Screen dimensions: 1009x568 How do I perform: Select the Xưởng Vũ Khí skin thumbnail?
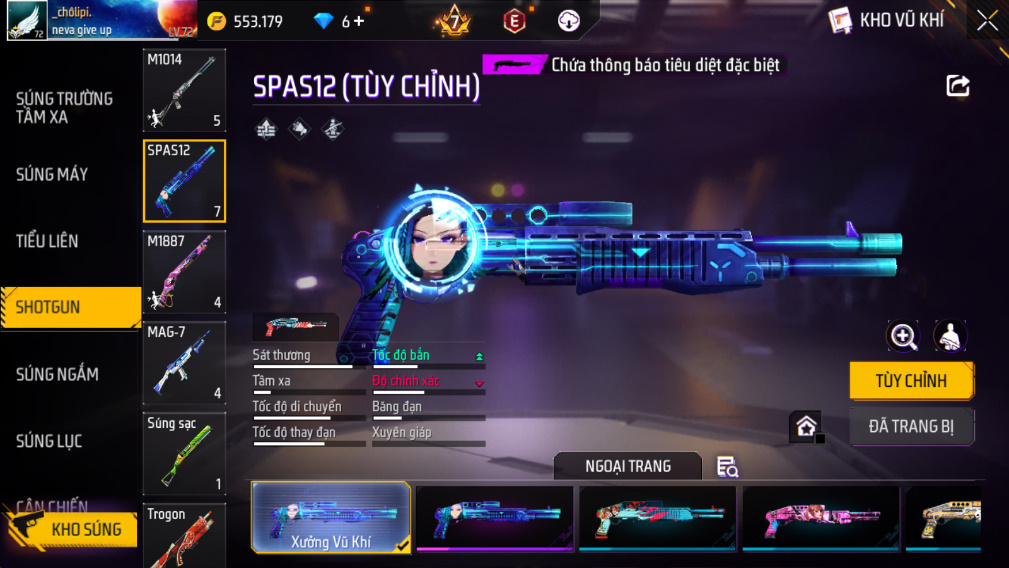[331, 517]
